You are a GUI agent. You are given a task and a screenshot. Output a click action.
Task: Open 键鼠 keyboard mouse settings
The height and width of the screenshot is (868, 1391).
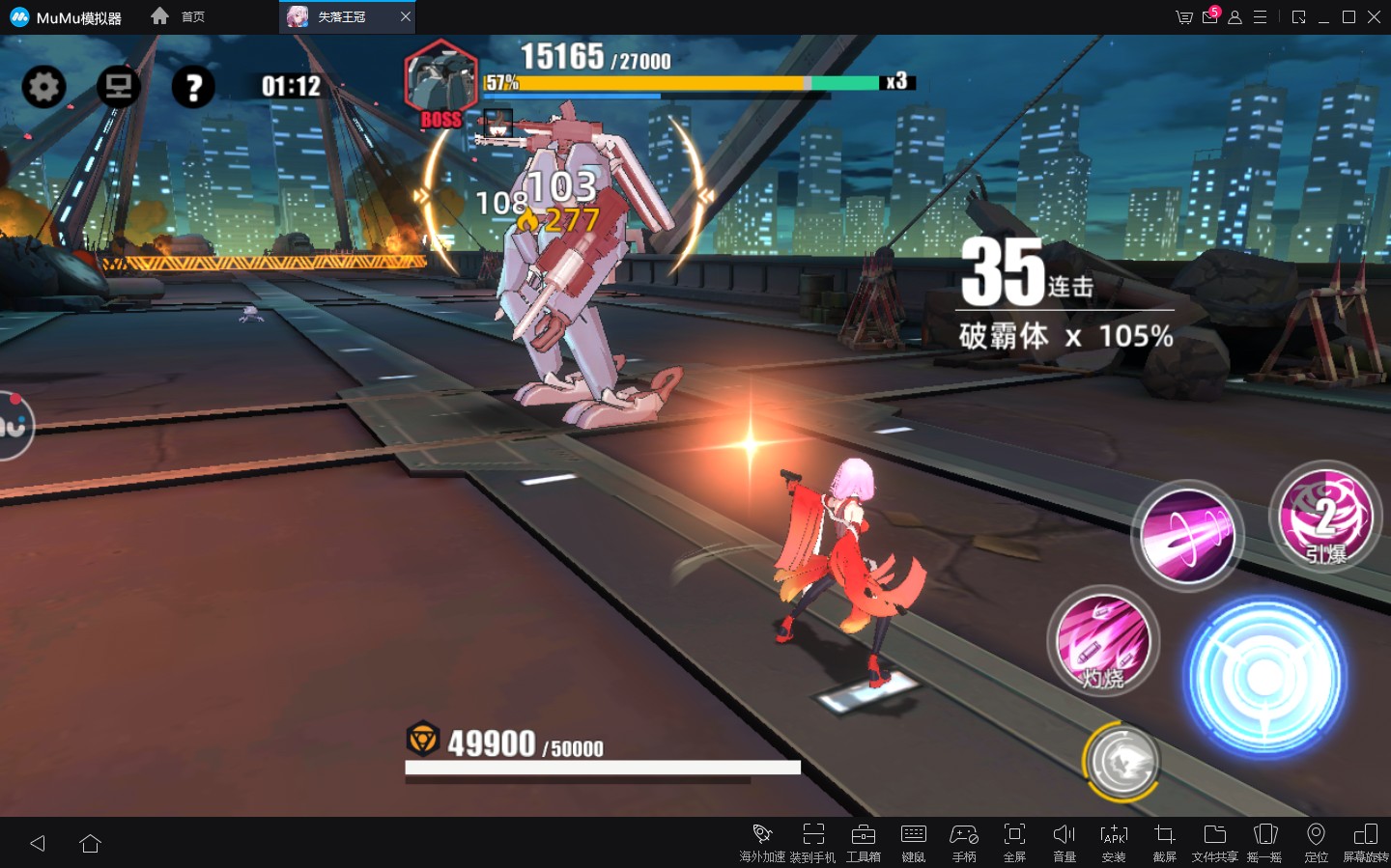[913, 841]
